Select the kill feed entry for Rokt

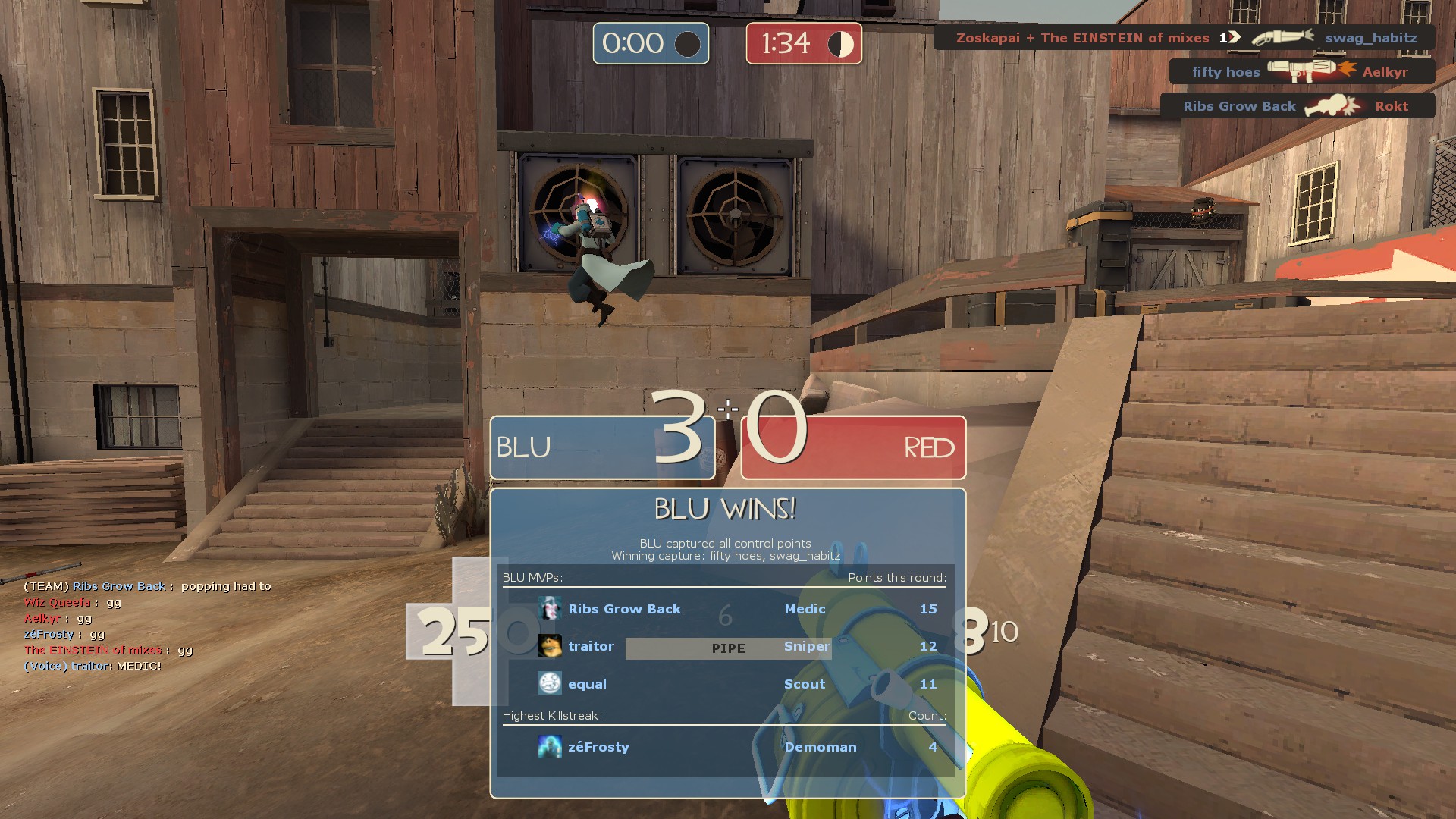click(1297, 106)
